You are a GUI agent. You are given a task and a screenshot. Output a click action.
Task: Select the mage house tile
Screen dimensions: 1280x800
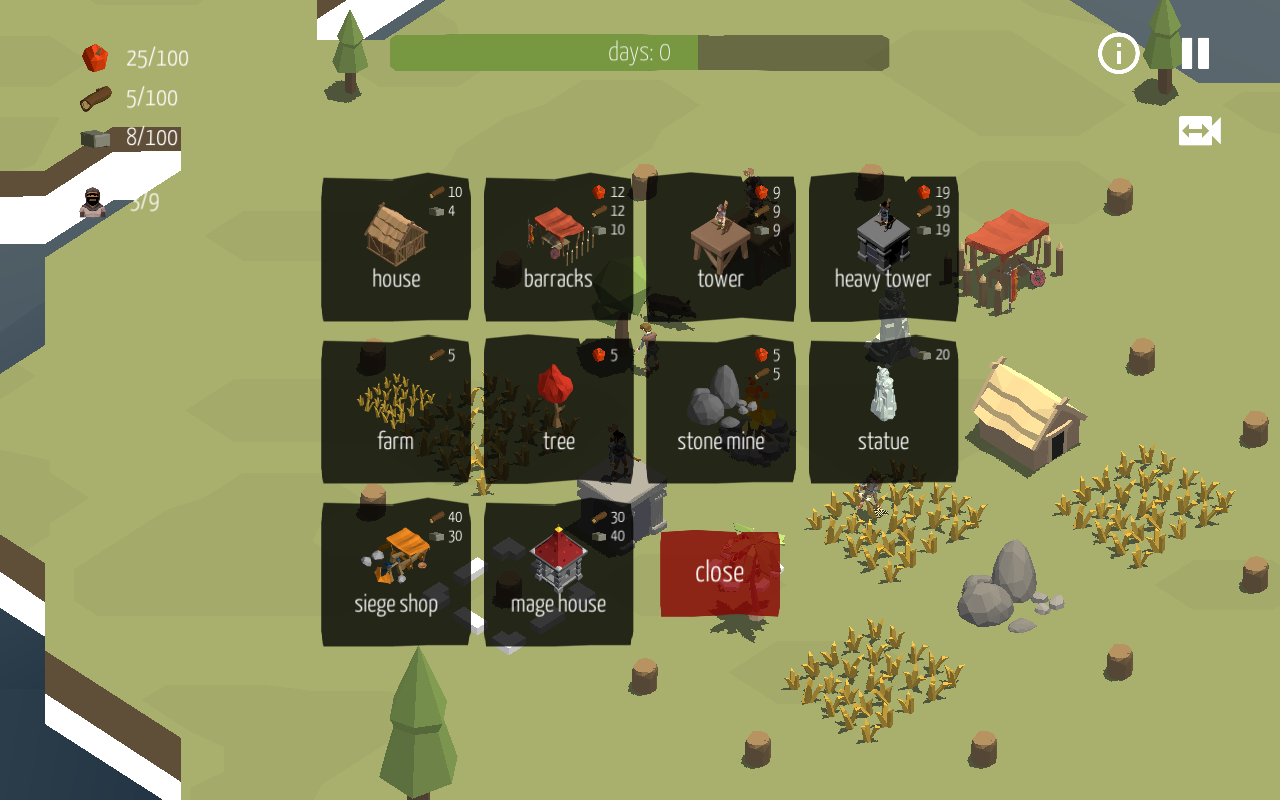[558, 573]
